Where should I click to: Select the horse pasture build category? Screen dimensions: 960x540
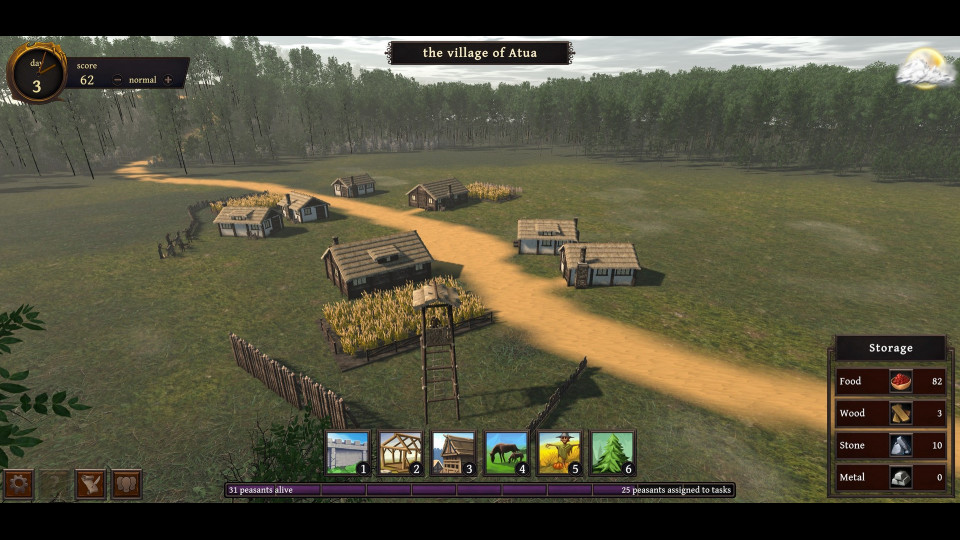(506, 453)
